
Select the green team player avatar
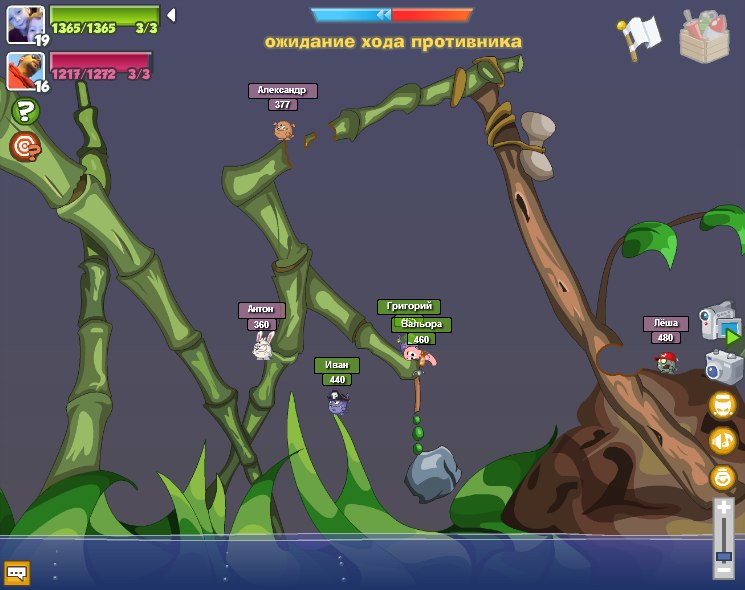[x=25, y=24]
